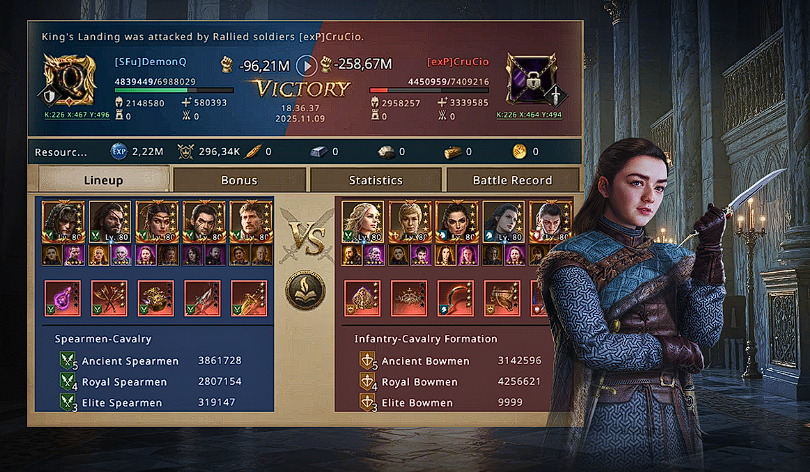
Task: Show the Statistics tab
Action: point(375,180)
